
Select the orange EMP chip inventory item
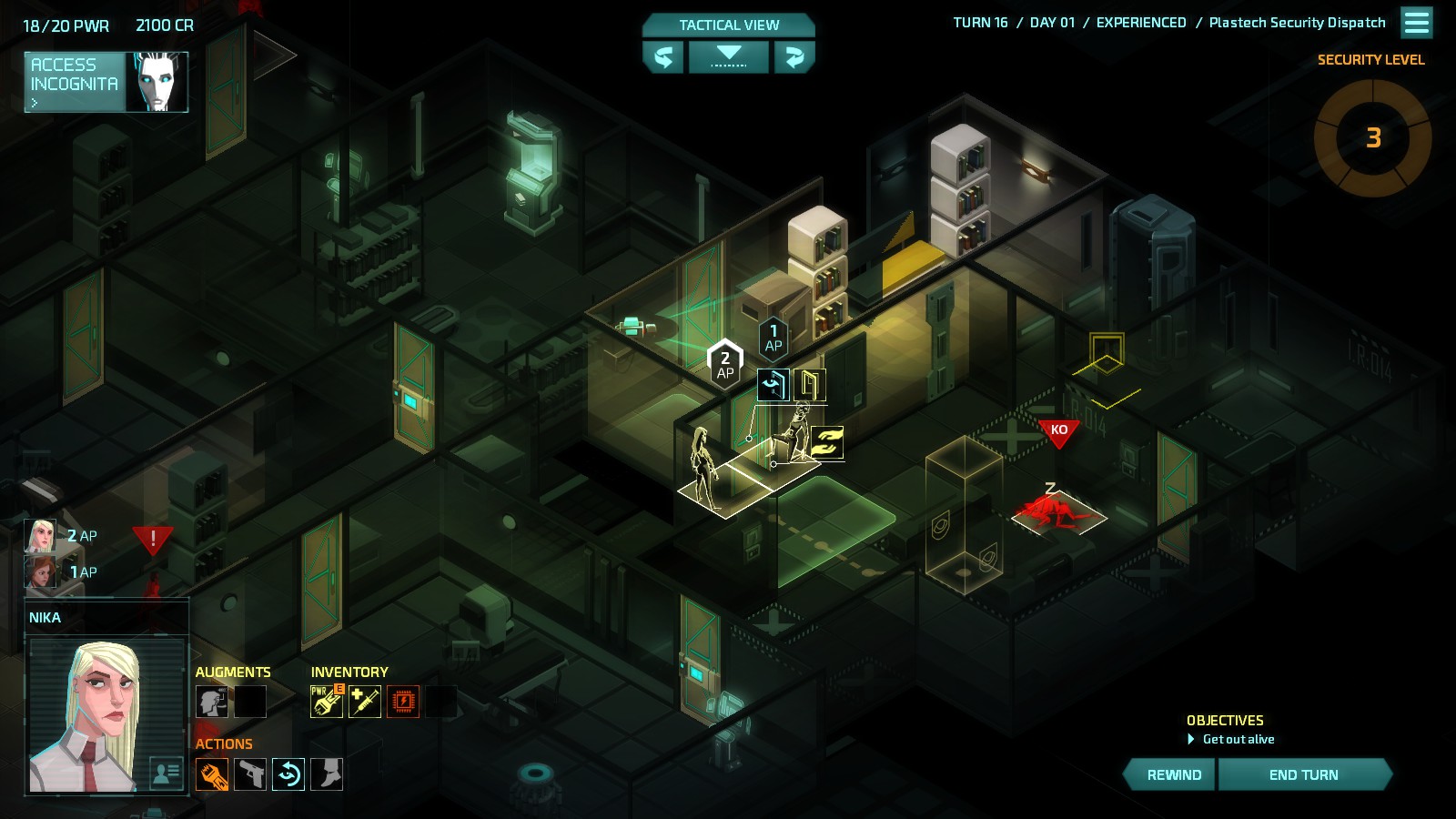pos(403,701)
